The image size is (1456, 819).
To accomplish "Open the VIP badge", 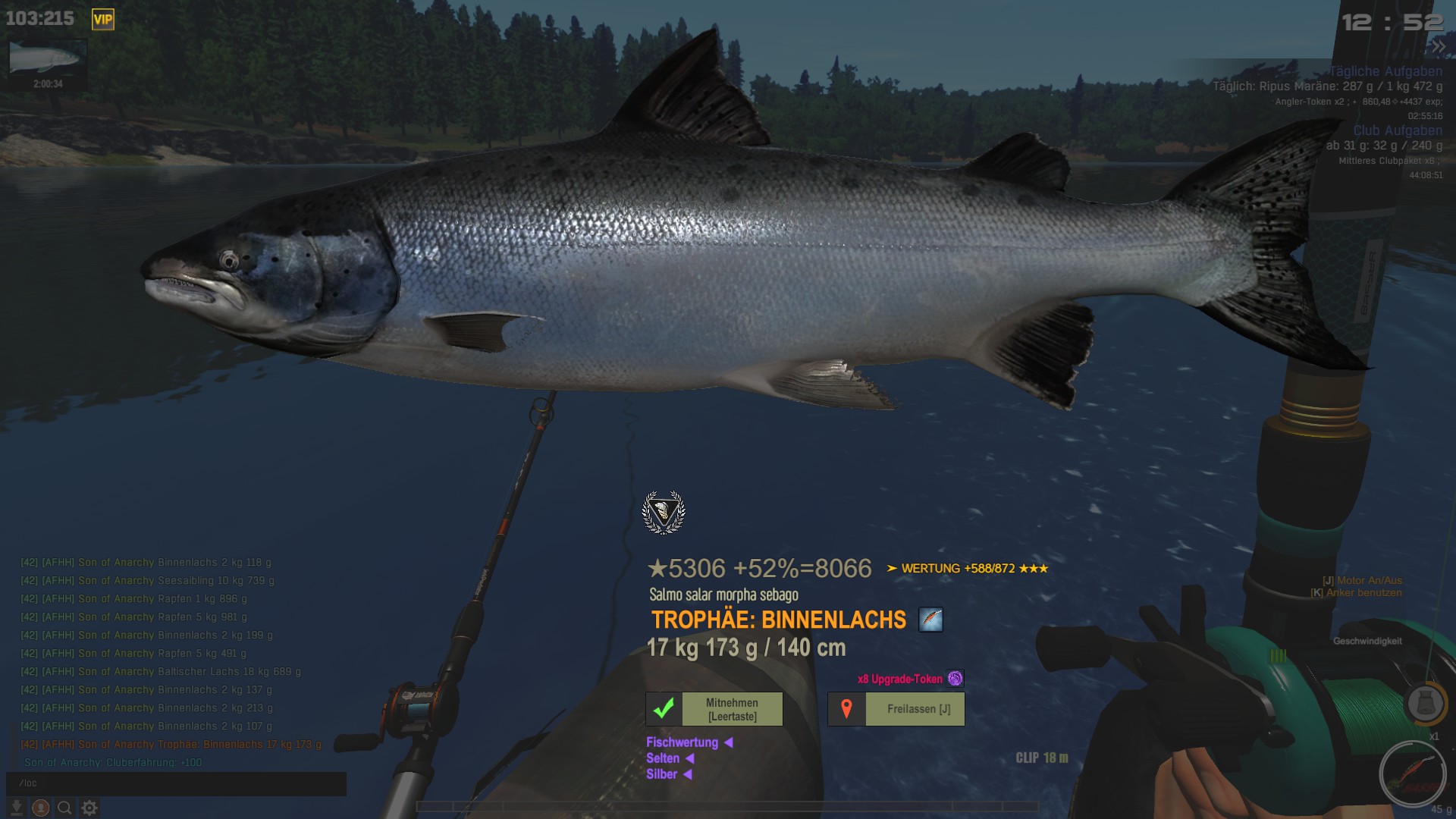I will tap(102, 20).
